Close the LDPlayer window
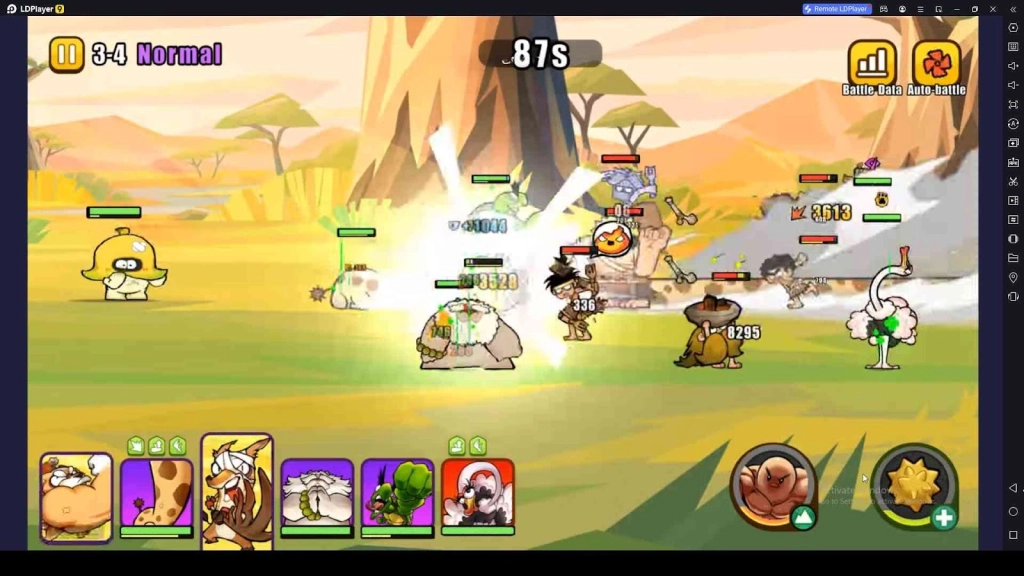Image resolution: width=1024 pixels, height=576 pixels. pyautogui.click(x=993, y=9)
